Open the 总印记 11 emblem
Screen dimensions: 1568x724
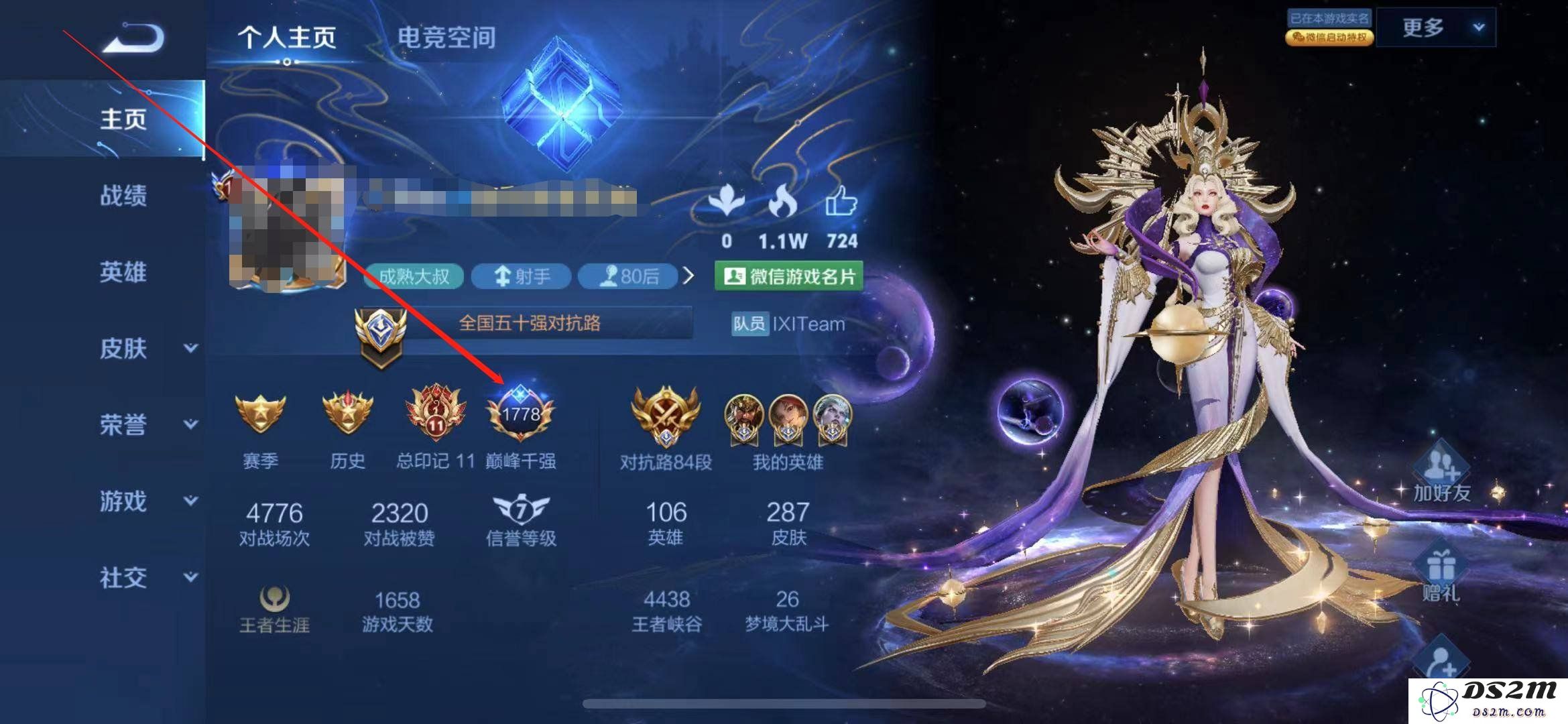pyautogui.click(x=436, y=414)
